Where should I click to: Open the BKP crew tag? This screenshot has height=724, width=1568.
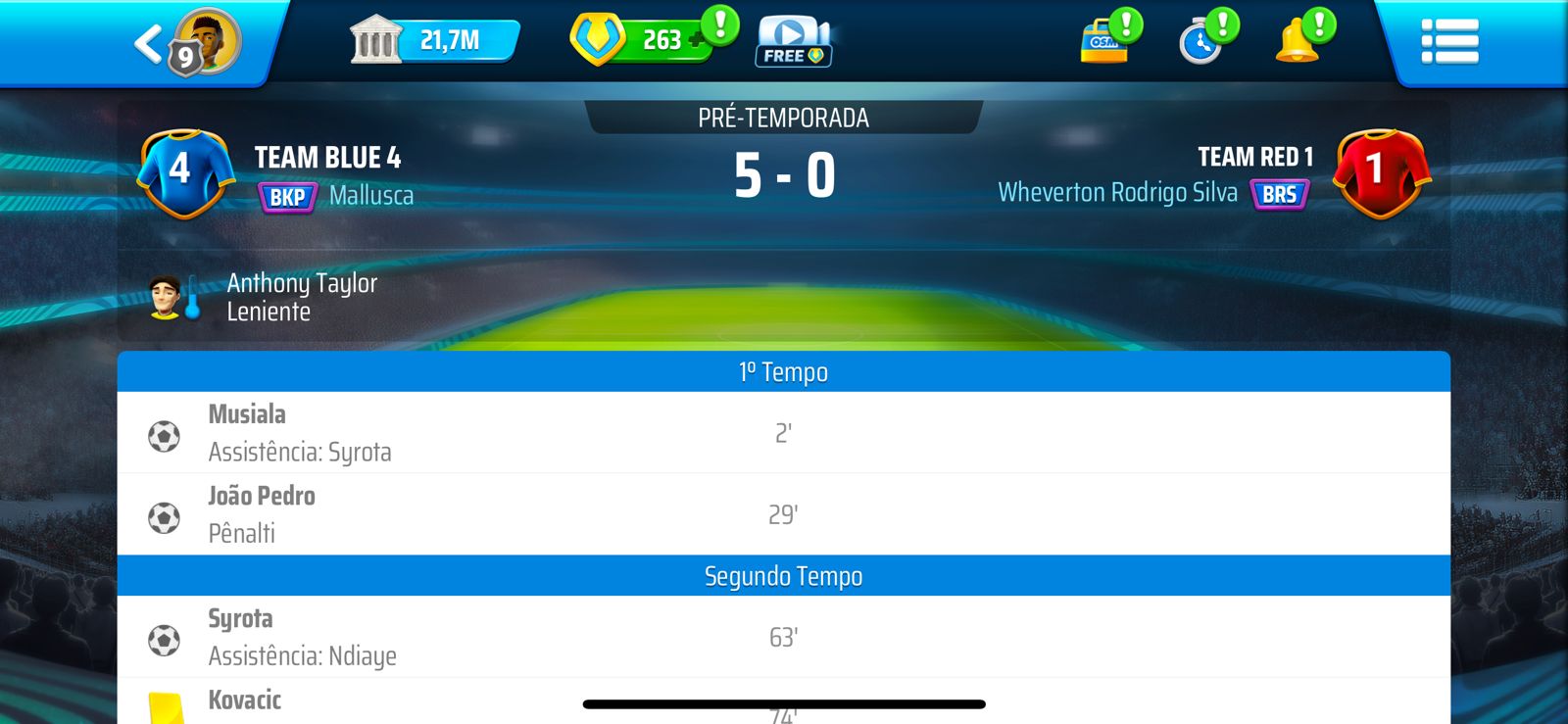click(287, 197)
